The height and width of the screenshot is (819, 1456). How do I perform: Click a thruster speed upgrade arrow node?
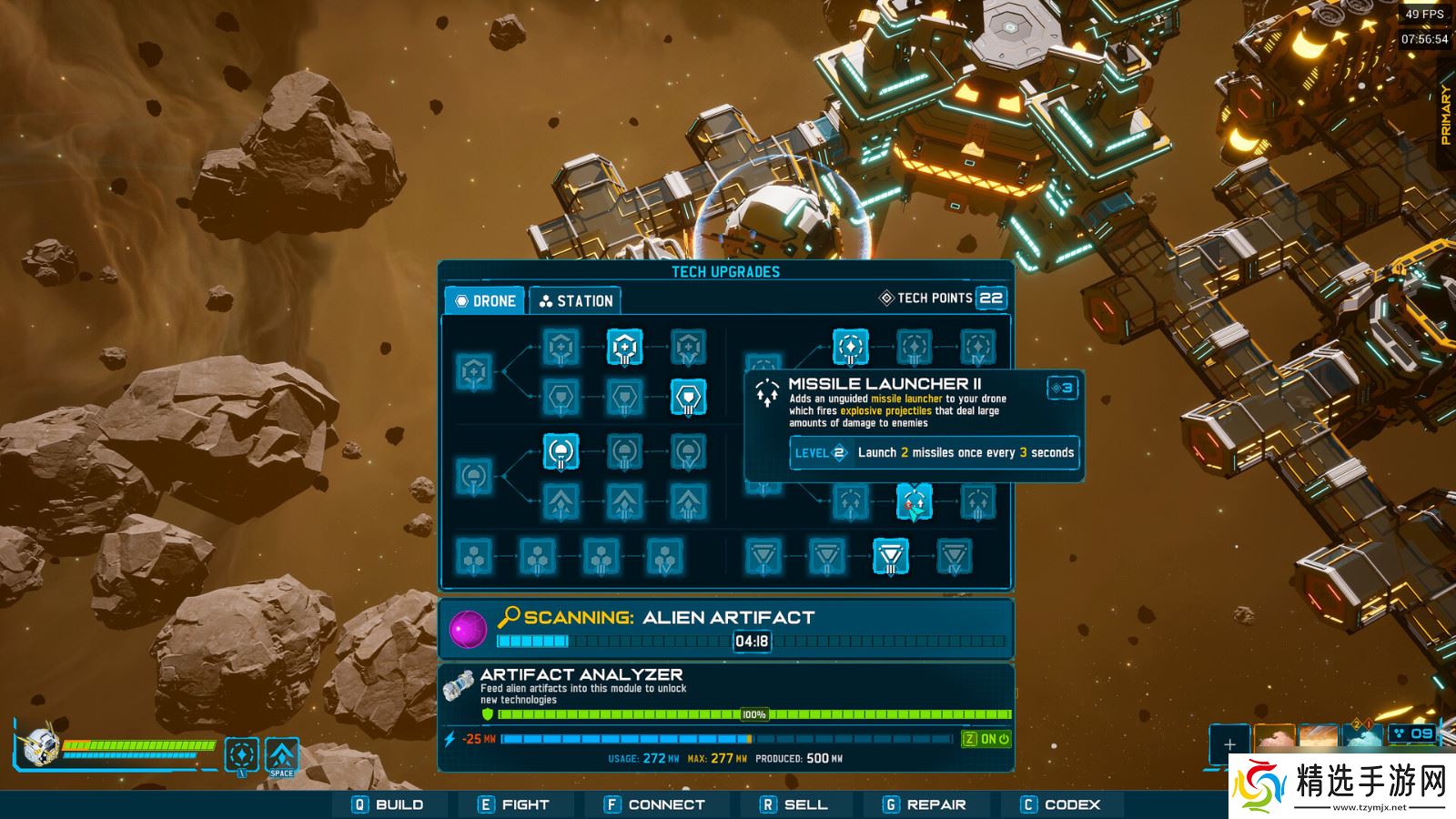[x=561, y=500]
